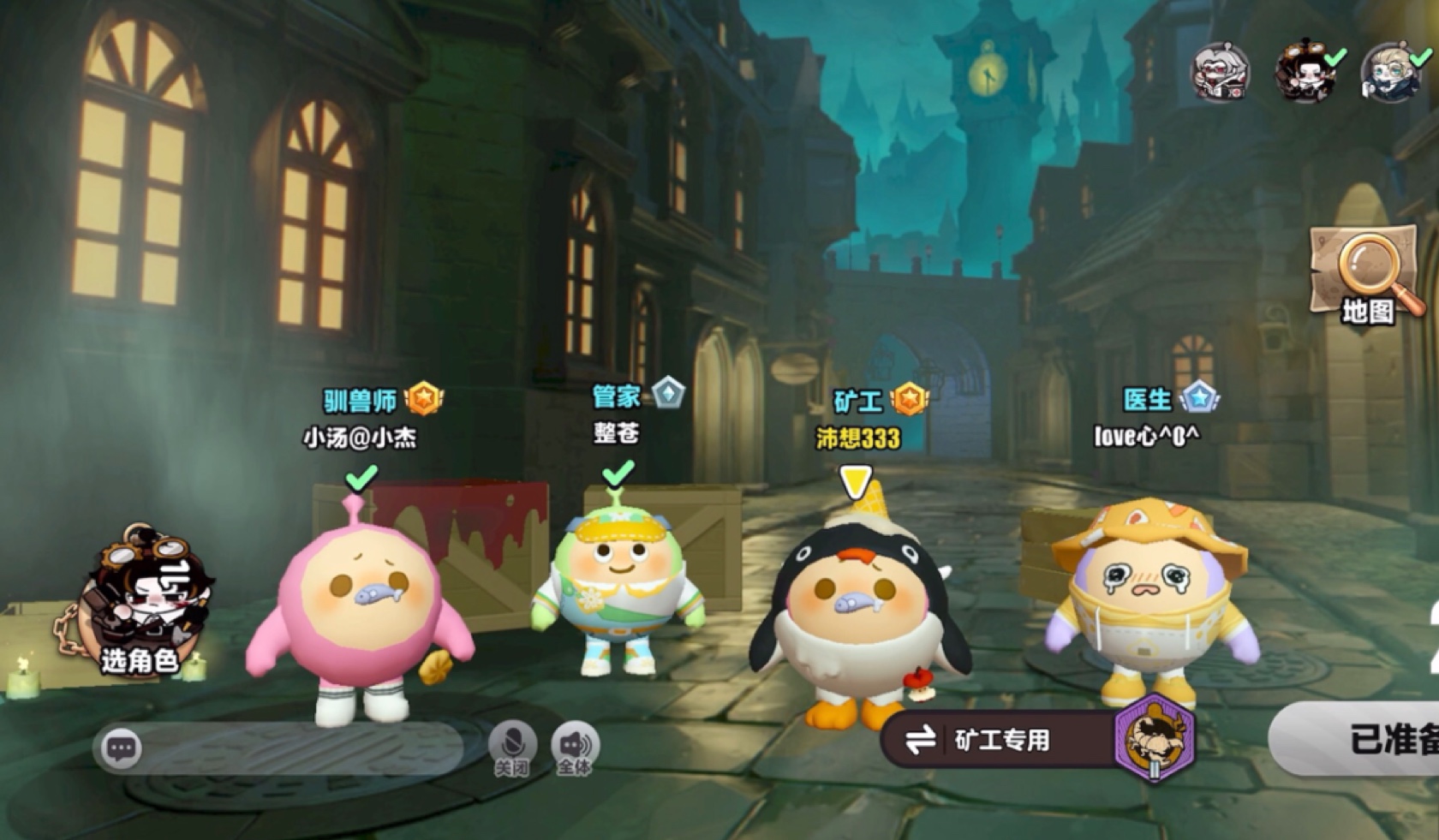Open the chat input box
1439x840 pixels.
[283, 748]
